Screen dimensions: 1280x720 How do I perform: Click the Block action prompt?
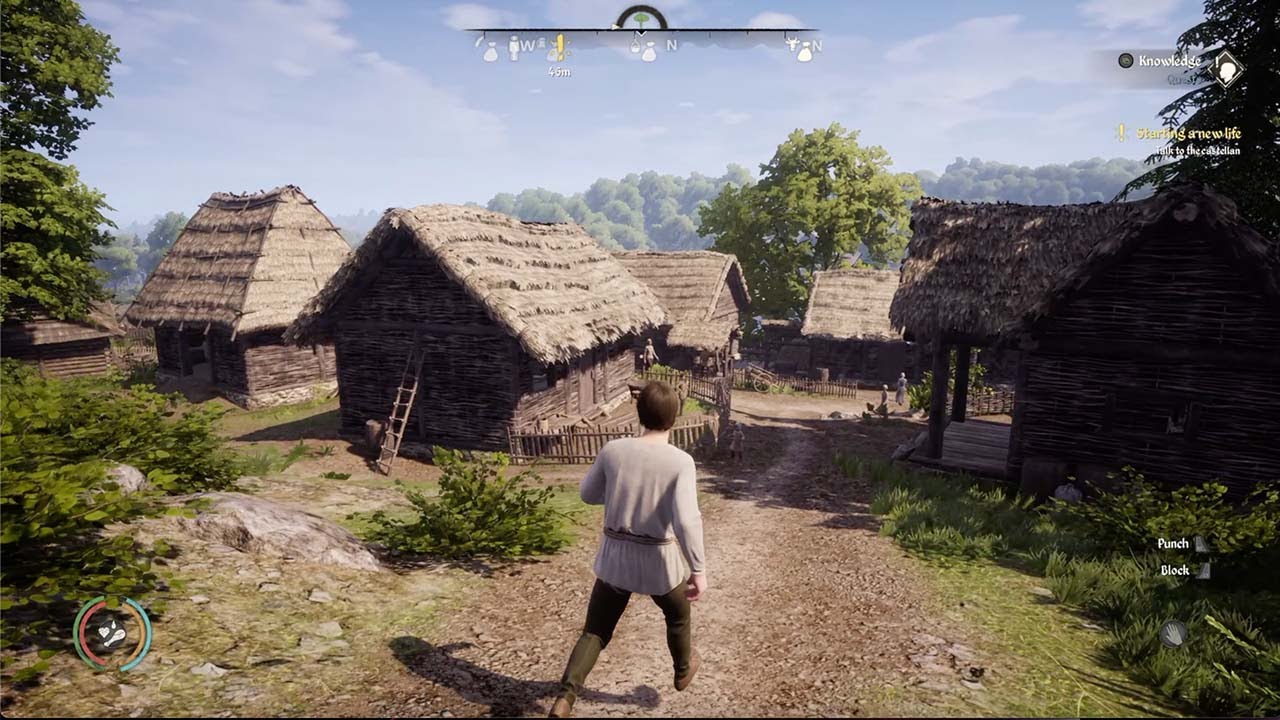pos(1175,570)
